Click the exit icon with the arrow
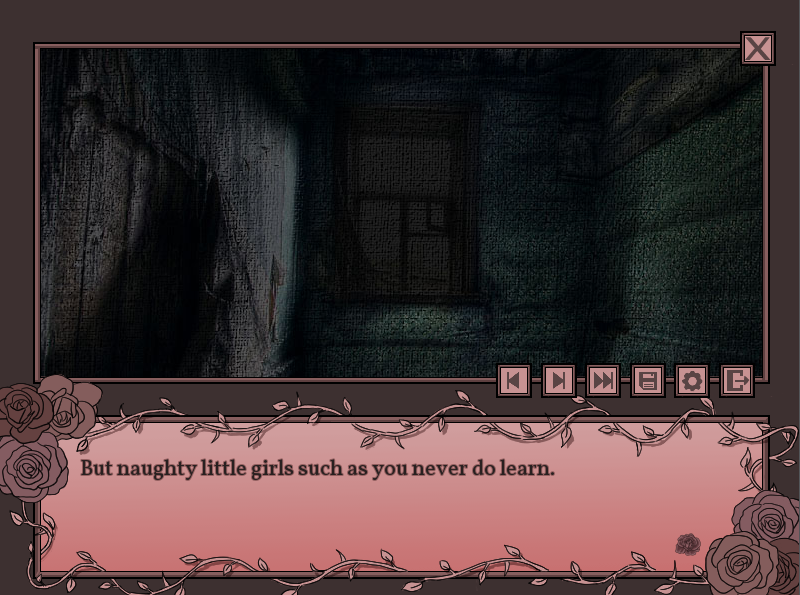800x595 pixels. coord(737,380)
